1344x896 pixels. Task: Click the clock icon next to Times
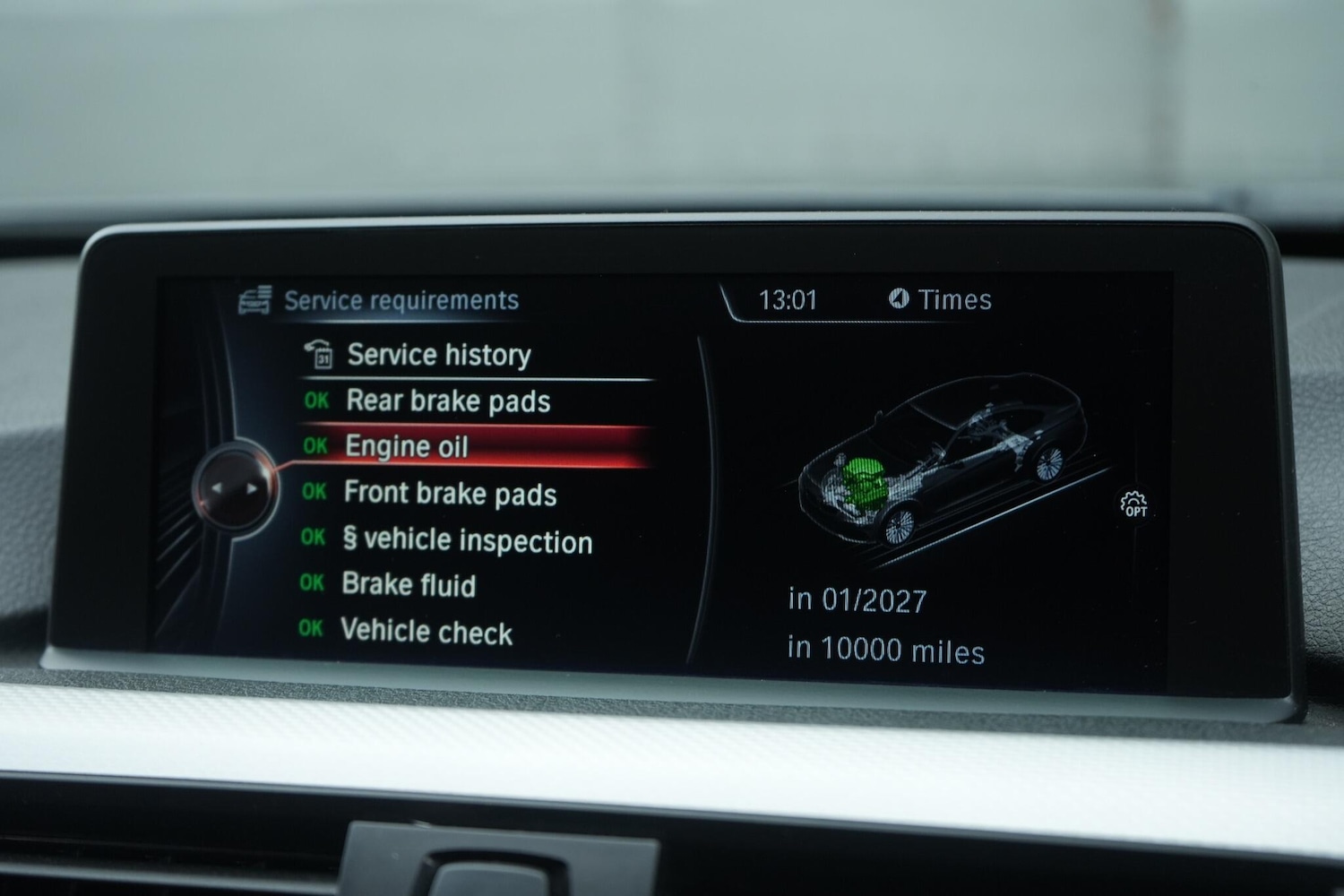pos(901,300)
